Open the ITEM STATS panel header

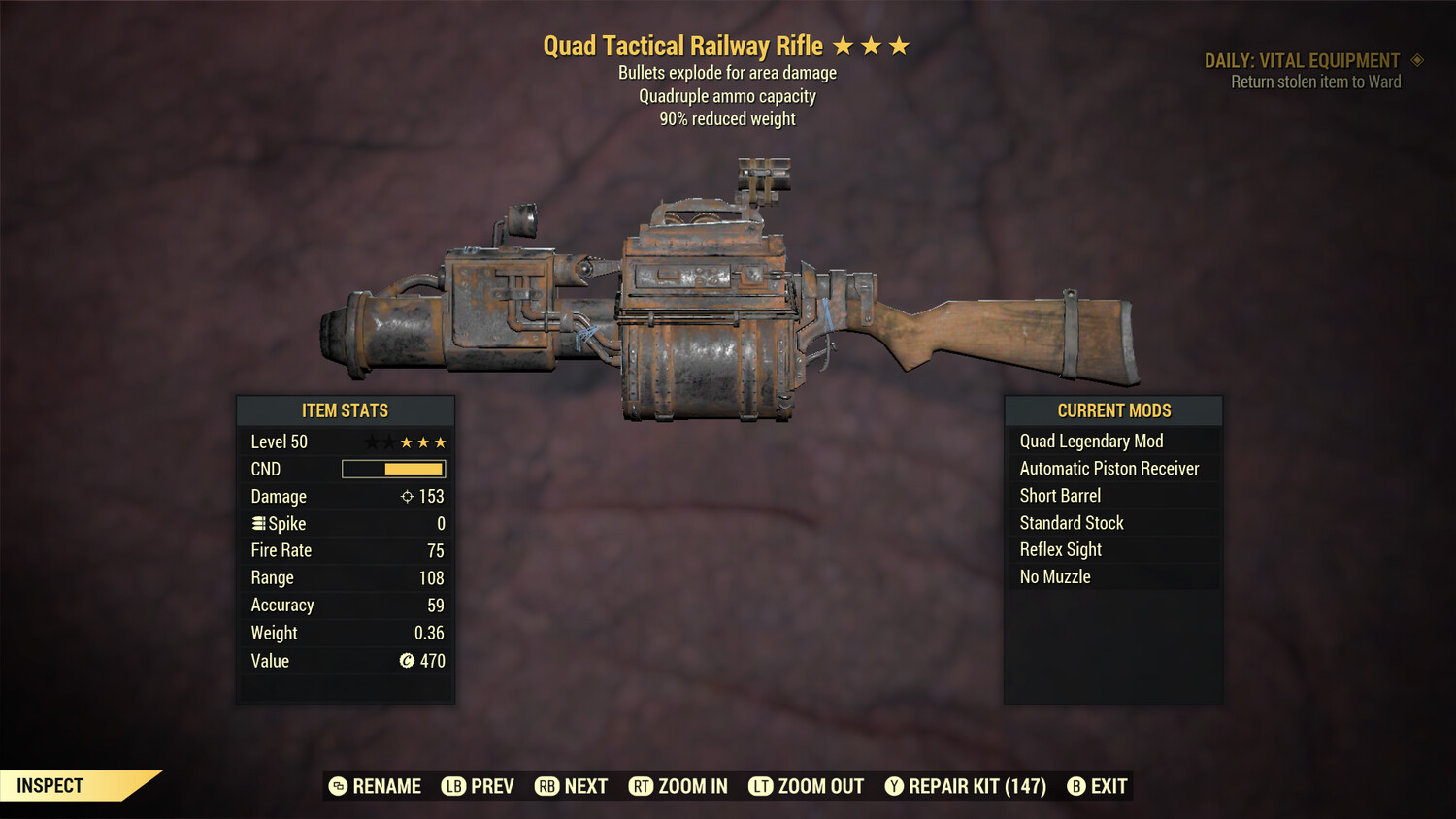pyautogui.click(x=346, y=410)
